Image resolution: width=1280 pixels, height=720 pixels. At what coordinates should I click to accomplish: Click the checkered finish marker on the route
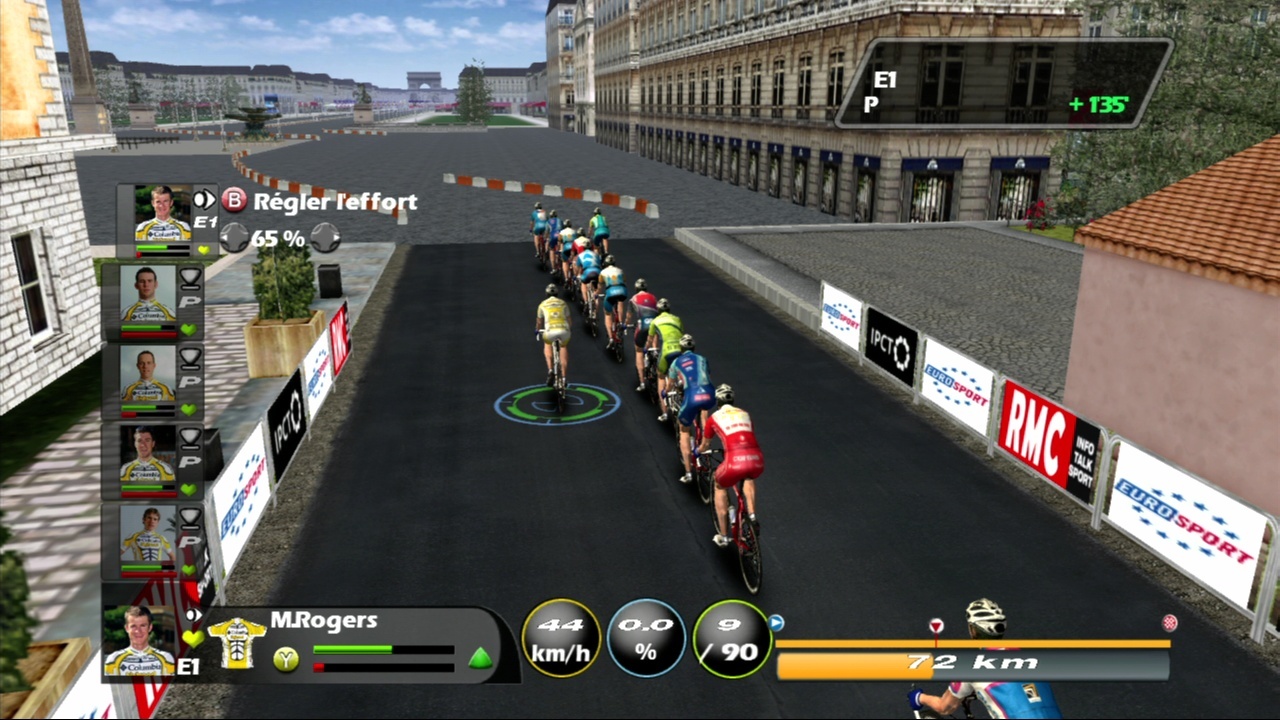tap(1169, 623)
